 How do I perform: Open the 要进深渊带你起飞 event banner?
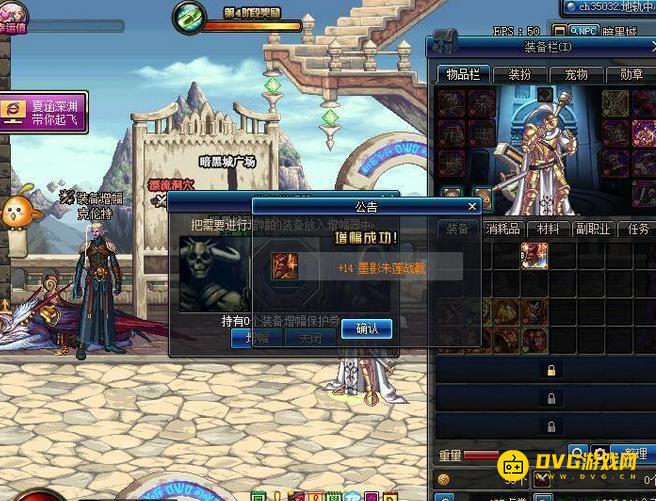pos(44,110)
